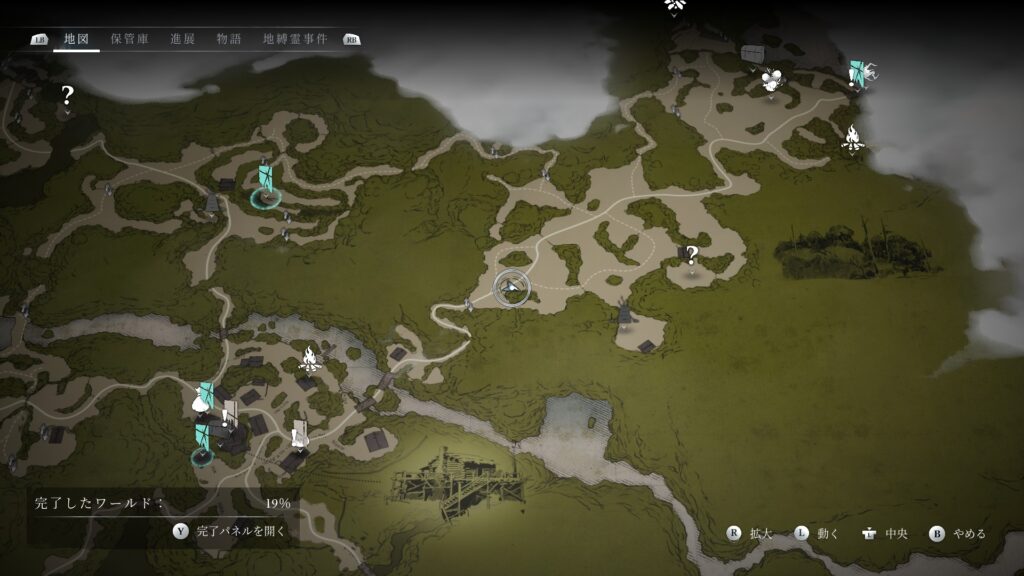Image resolution: width=1024 pixels, height=576 pixels.
Task: Switch to the 進展 tab
Action: click(182, 39)
